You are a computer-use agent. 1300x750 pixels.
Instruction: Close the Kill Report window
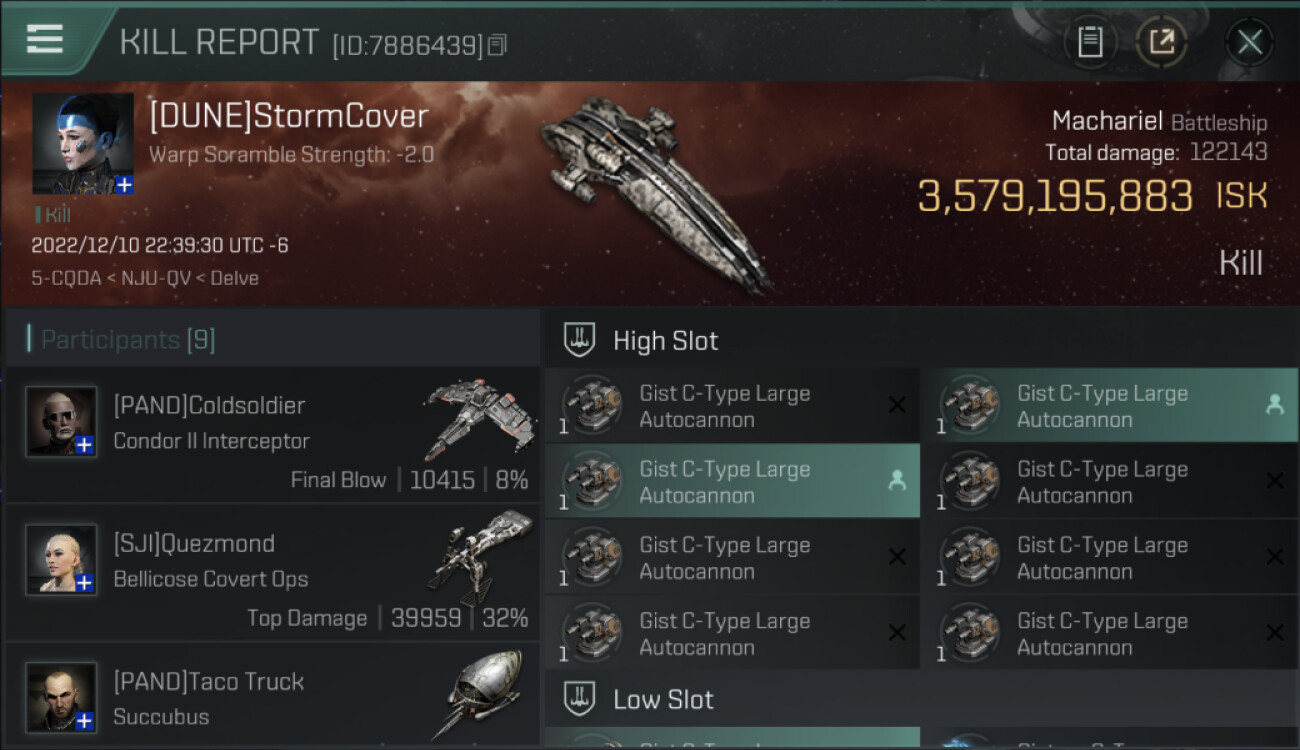tap(1249, 42)
